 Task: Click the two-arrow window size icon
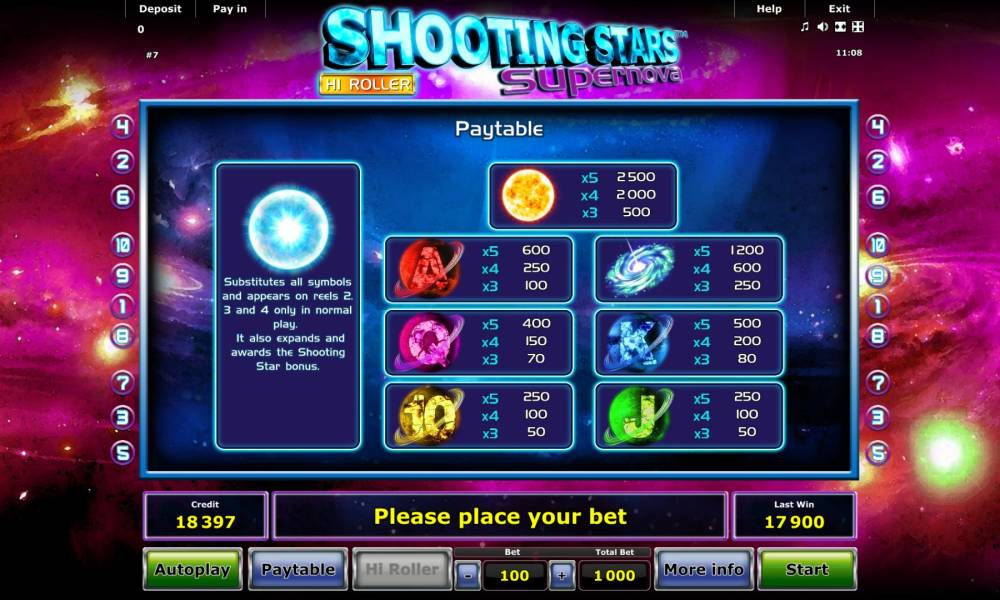[x=840, y=27]
